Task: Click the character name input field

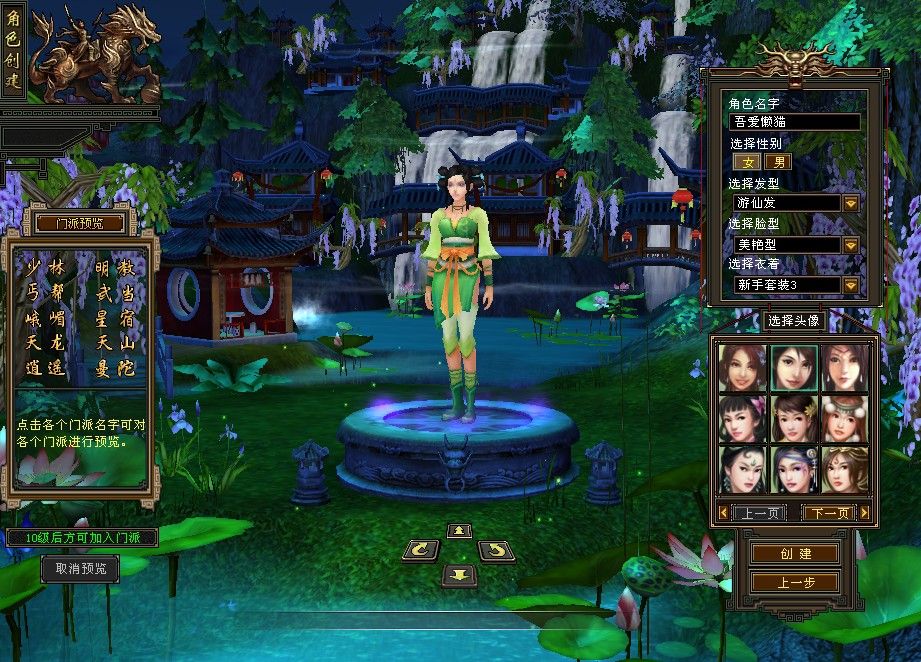Action: 795,122
